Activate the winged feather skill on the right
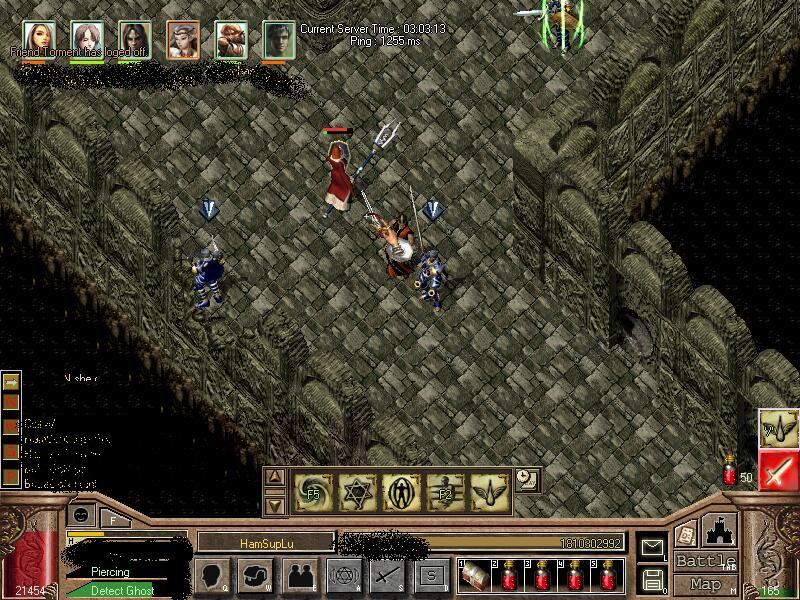Image resolution: width=800 pixels, height=600 pixels. [x=777, y=427]
